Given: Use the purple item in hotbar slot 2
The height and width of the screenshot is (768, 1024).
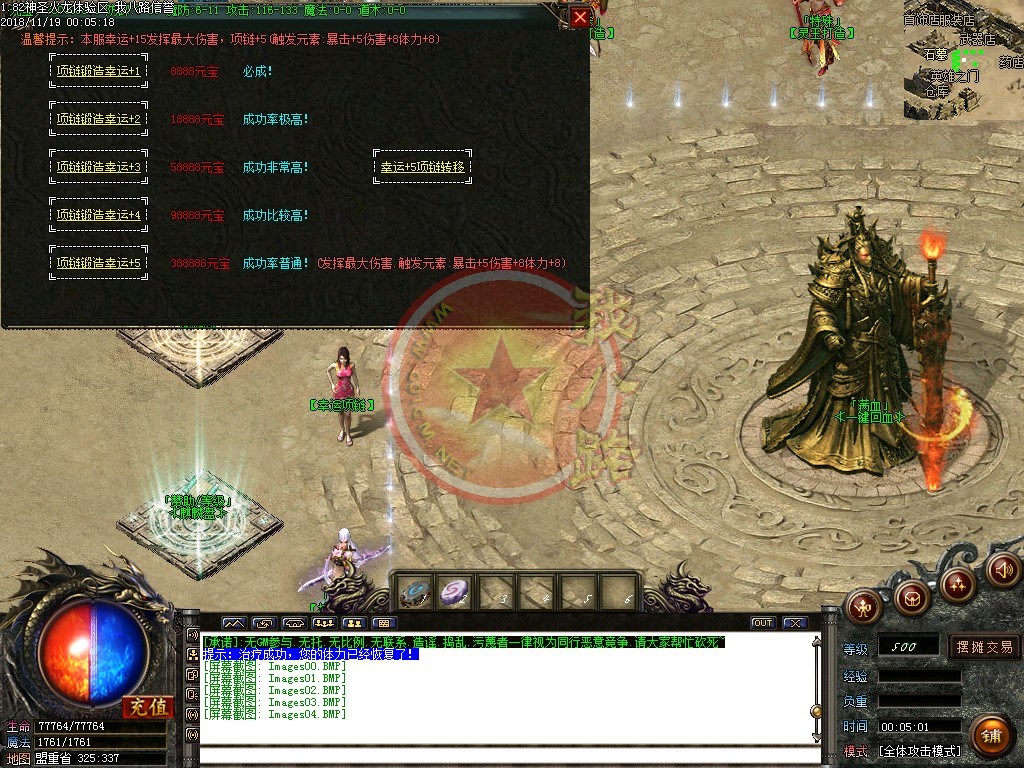Looking at the screenshot, I should pos(455,593).
